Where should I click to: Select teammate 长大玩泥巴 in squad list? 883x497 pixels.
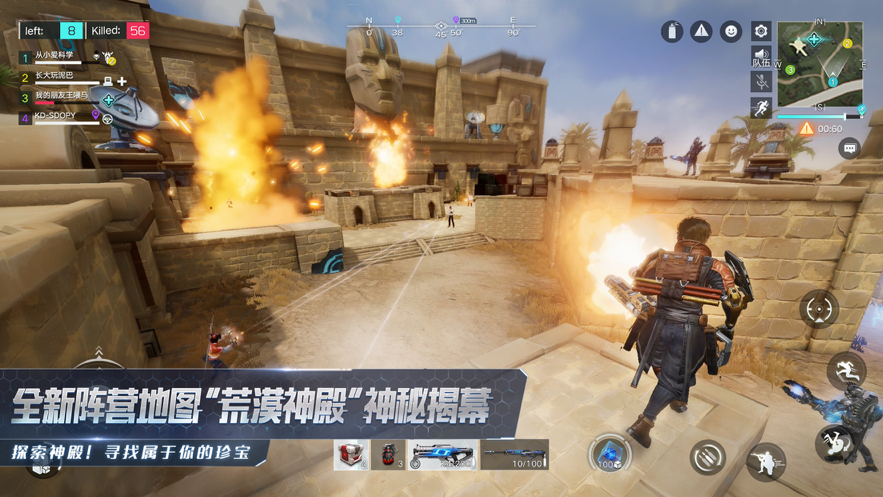(56, 77)
